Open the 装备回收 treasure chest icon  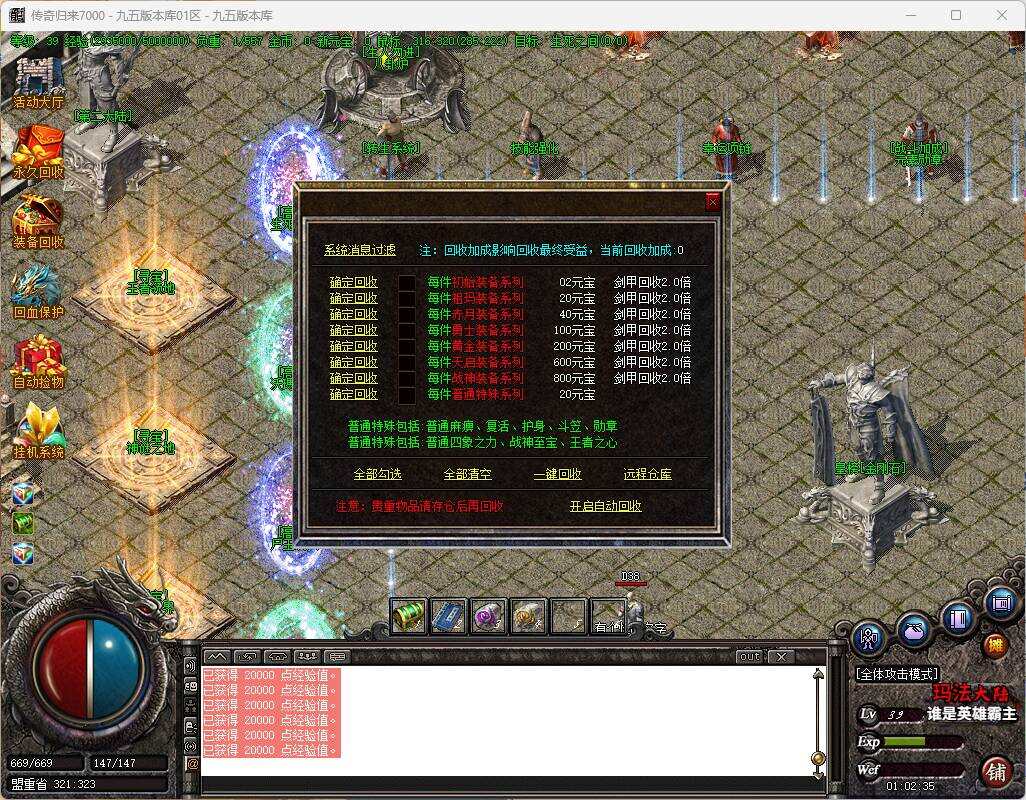point(38,220)
